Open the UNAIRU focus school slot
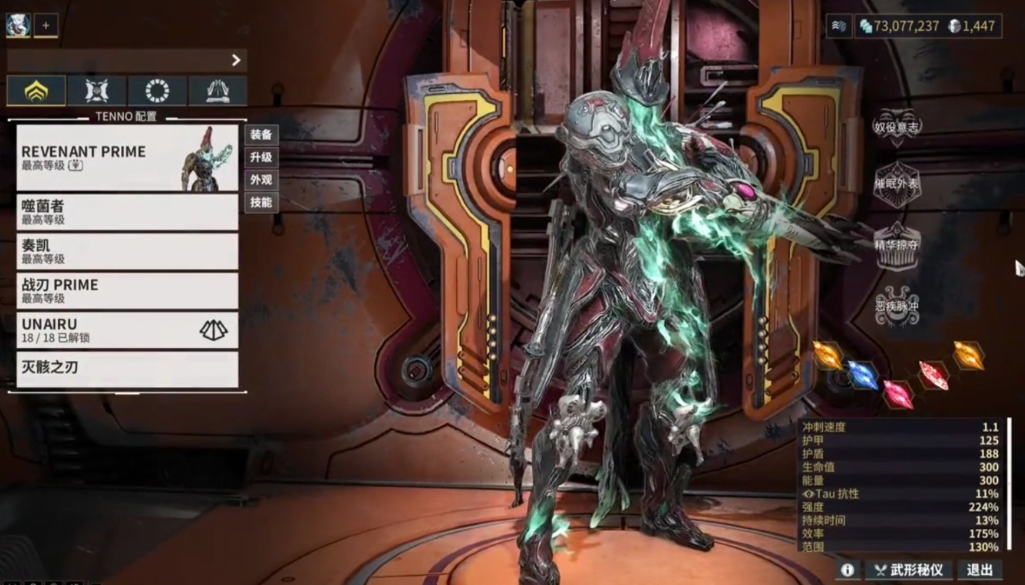Image resolution: width=1025 pixels, height=585 pixels. (x=127, y=330)
